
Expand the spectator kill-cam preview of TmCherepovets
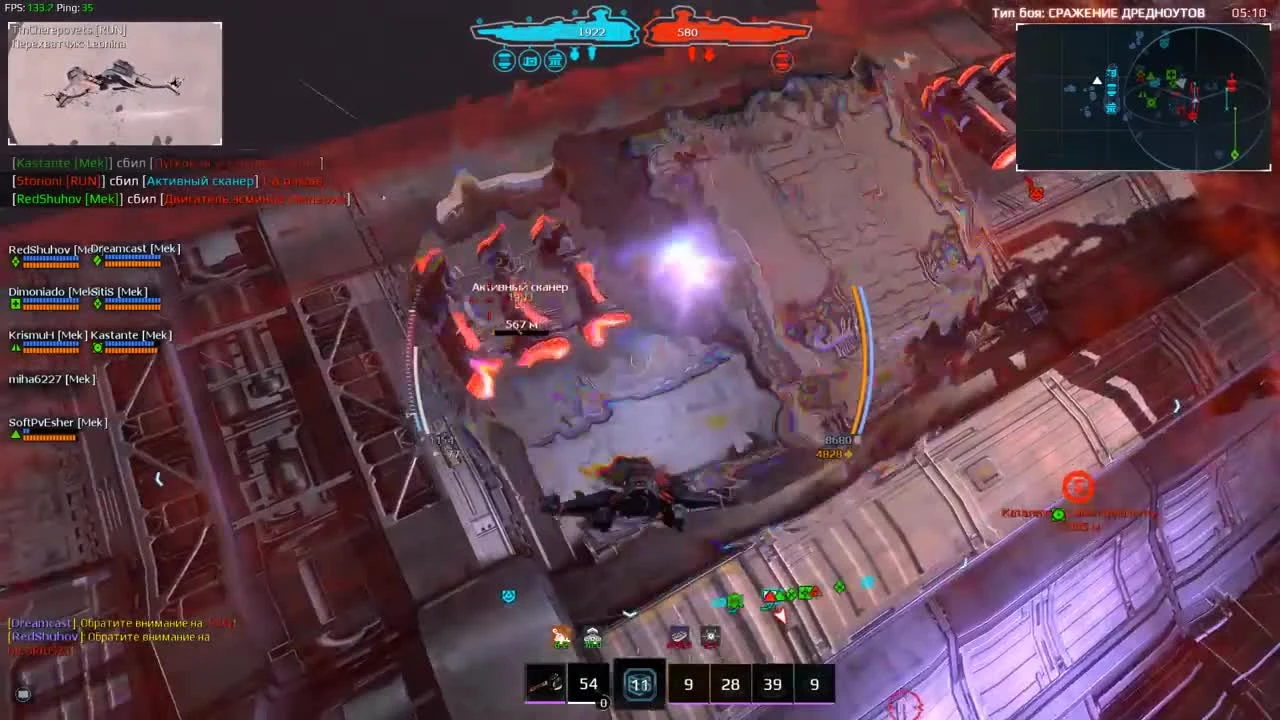coord(113,83)
